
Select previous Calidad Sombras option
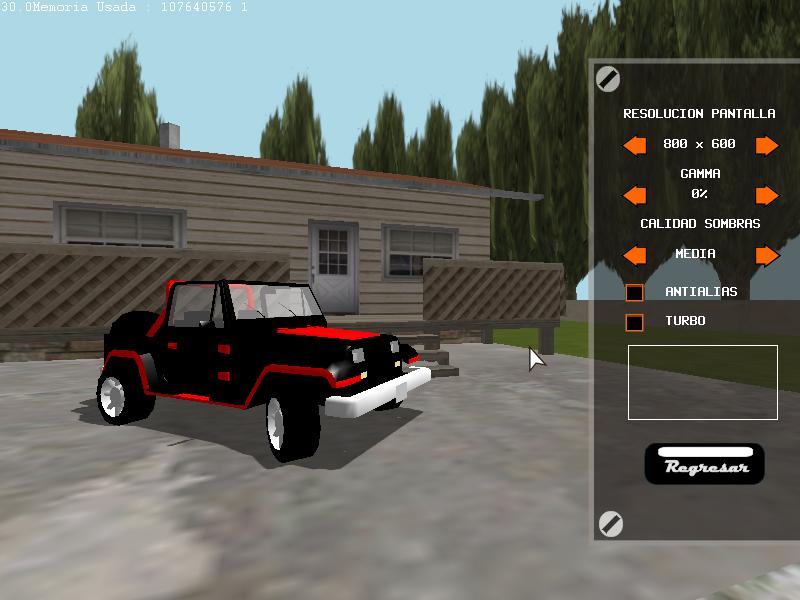(x=634, y=256)
